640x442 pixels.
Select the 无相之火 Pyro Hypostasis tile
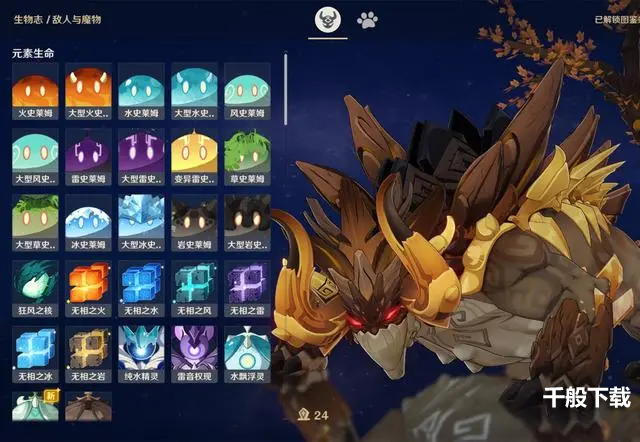click(87, 285)
